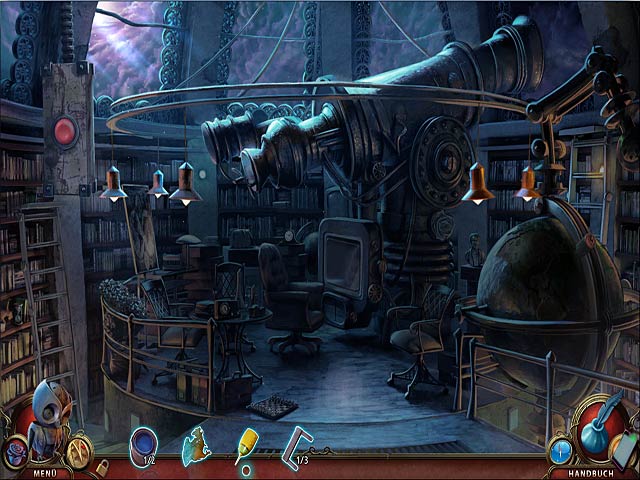Open the tablet device icon
Screen dimensions: 640x480
tap(625, 447)
